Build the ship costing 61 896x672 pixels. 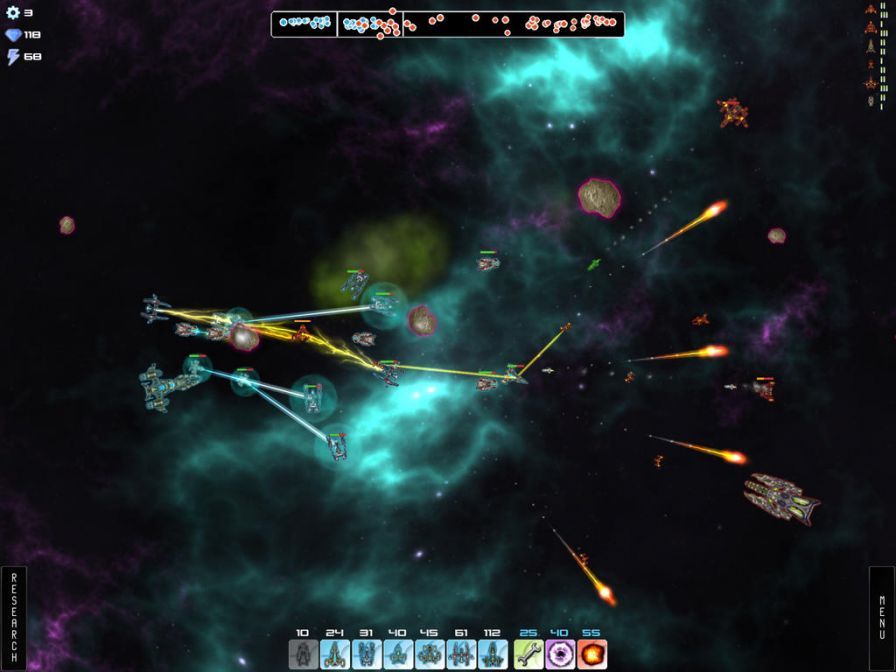(x=461, y=654)
